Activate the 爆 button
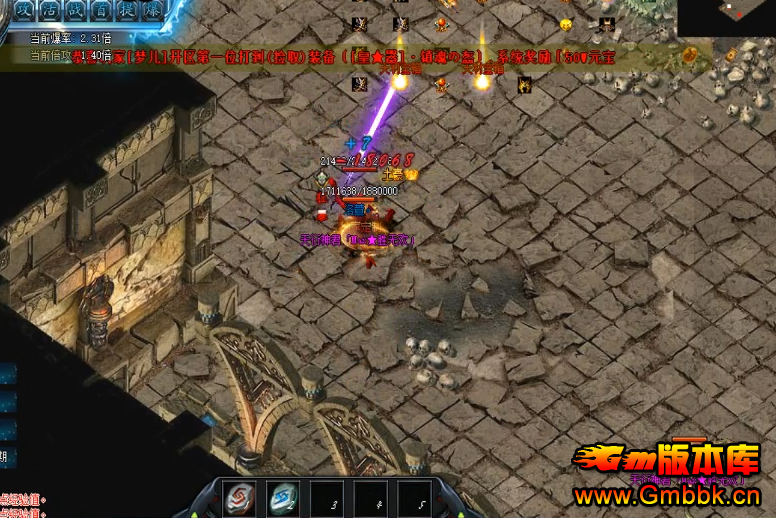Screen dimensions: 776x518 tap(152, 9)
